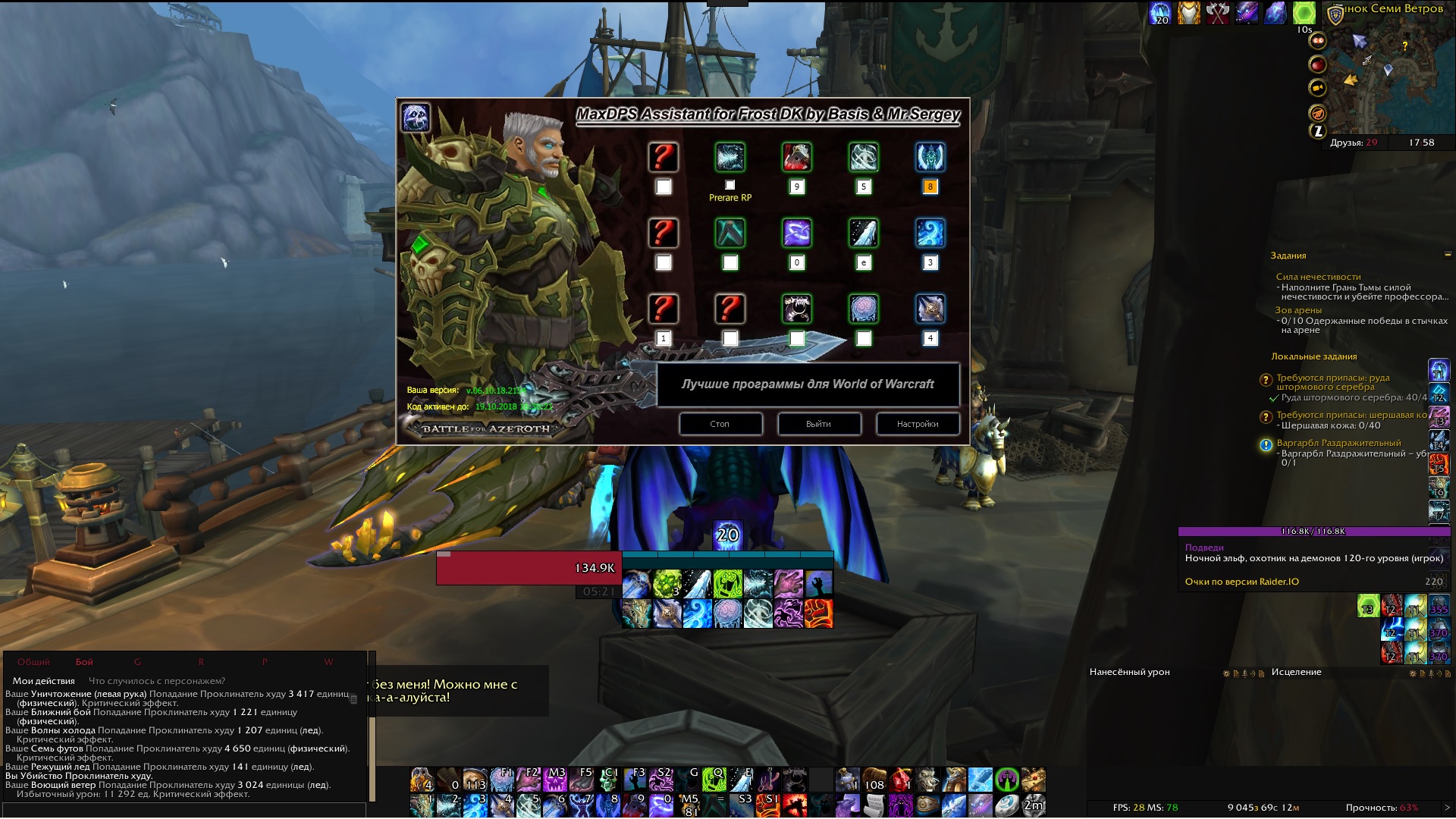Viewport: 1456px width, 819px height.
Task: Toggle the Prerare RP checkbox
Action: (x=730, y=185)
